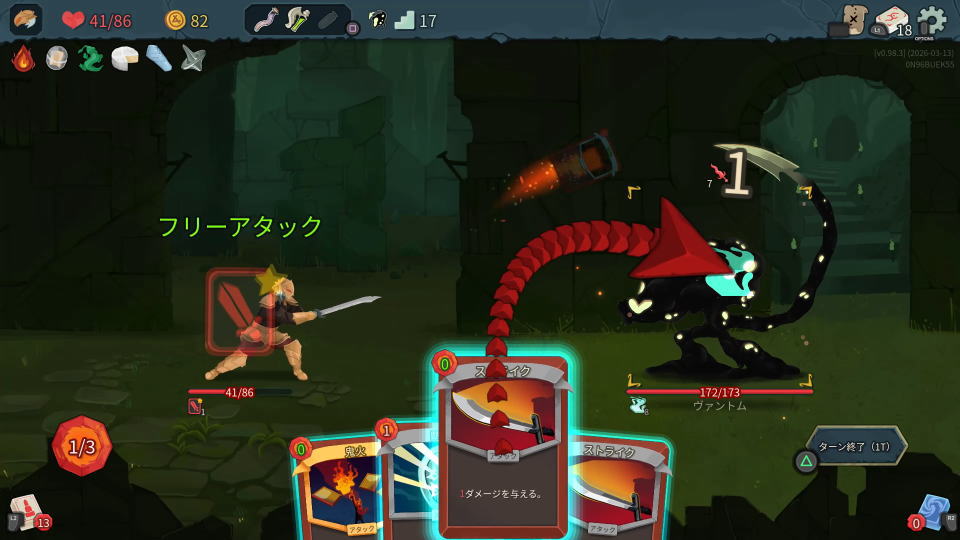Open the draw pile
The image size is (960, 540).
(26, 512)
